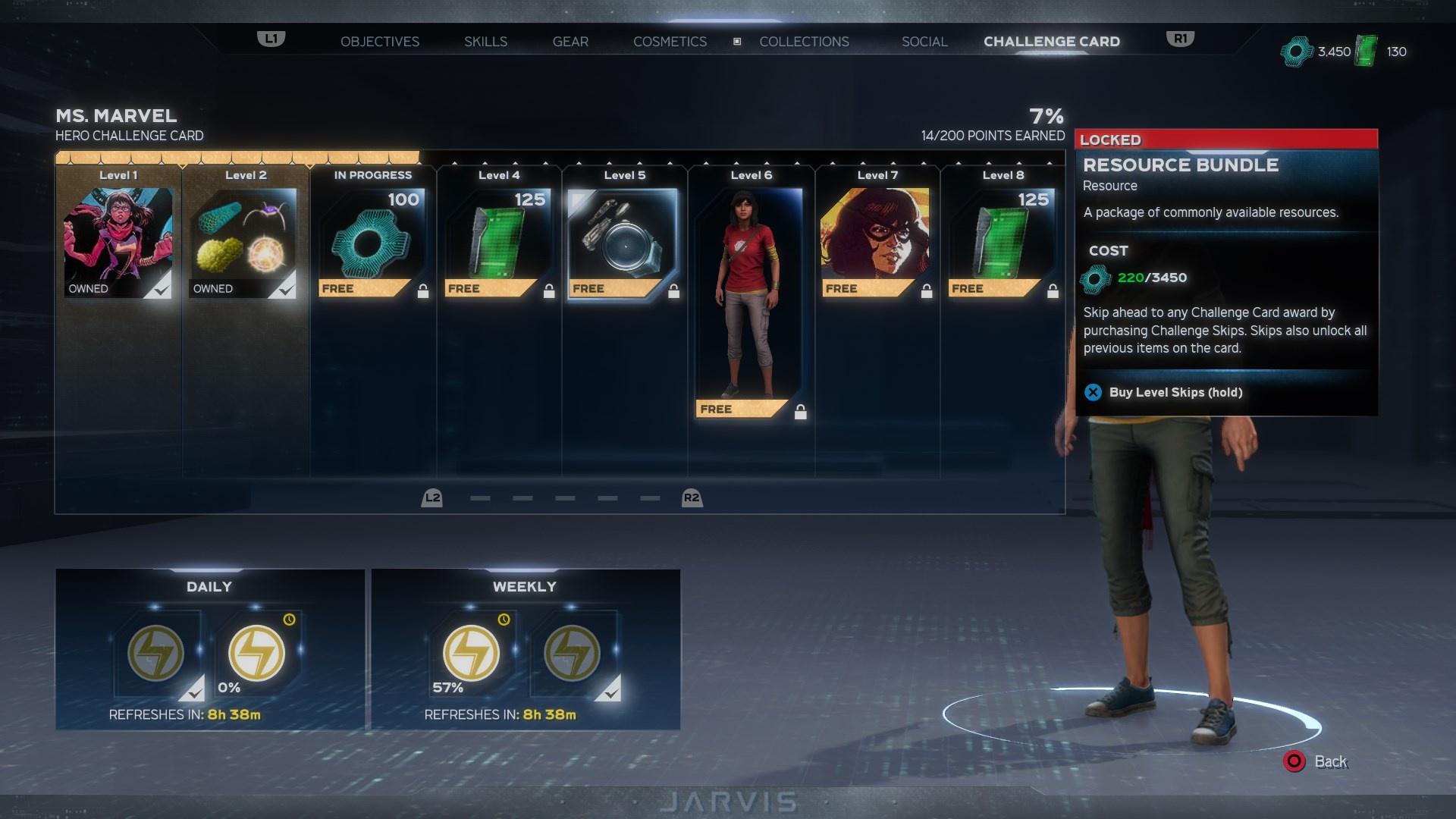
Task: Open the weekly challenge showing 57%
Action: (x=471, y=653)
